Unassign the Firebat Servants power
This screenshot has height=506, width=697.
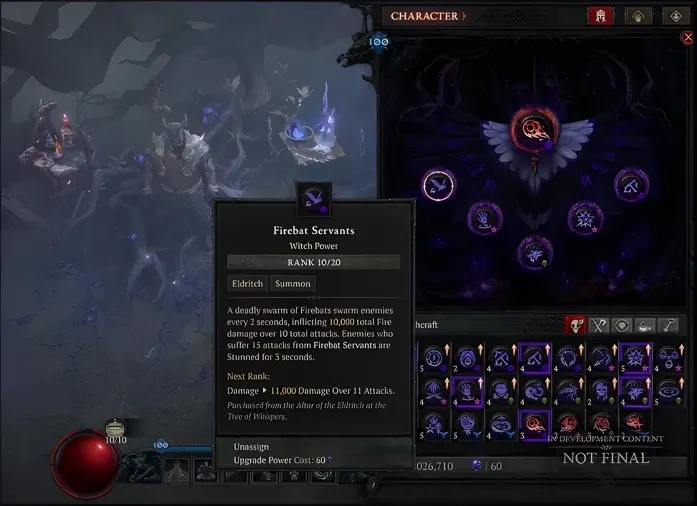pos(250,446)
